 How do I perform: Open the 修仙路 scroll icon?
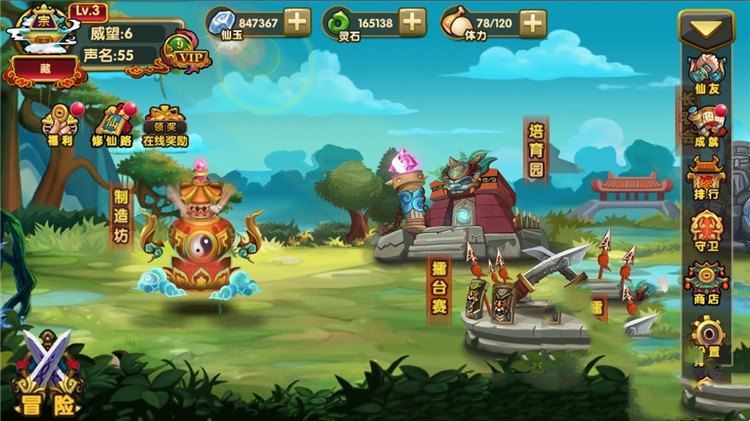click(x=110, y=126)
